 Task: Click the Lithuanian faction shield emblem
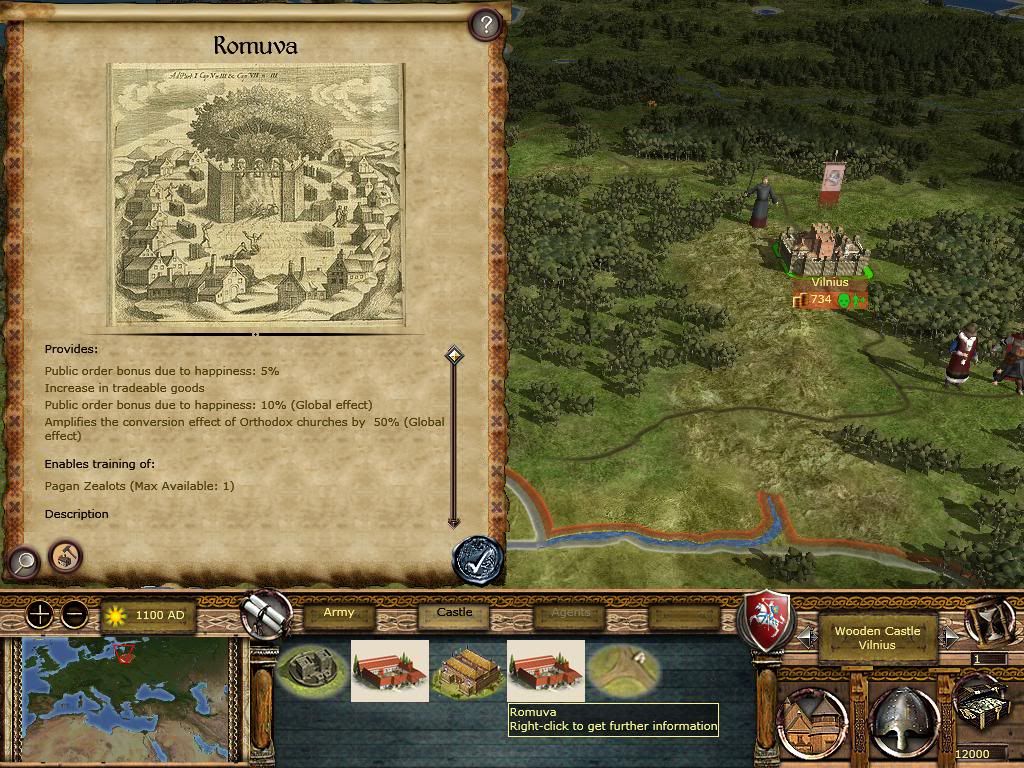(x=765, y=622)
